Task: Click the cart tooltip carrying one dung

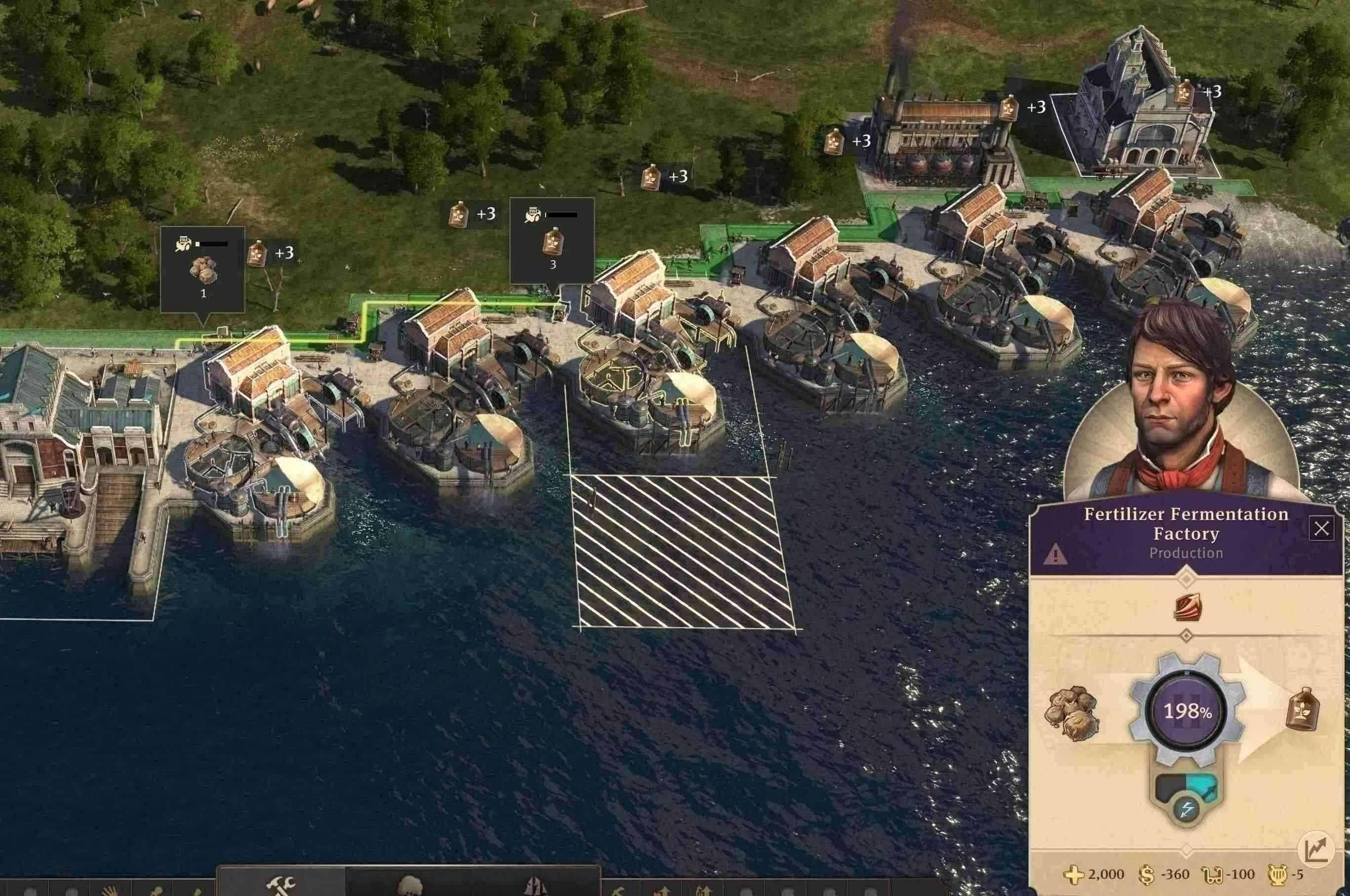Action: pyautogui.click(x=203, y=269)
